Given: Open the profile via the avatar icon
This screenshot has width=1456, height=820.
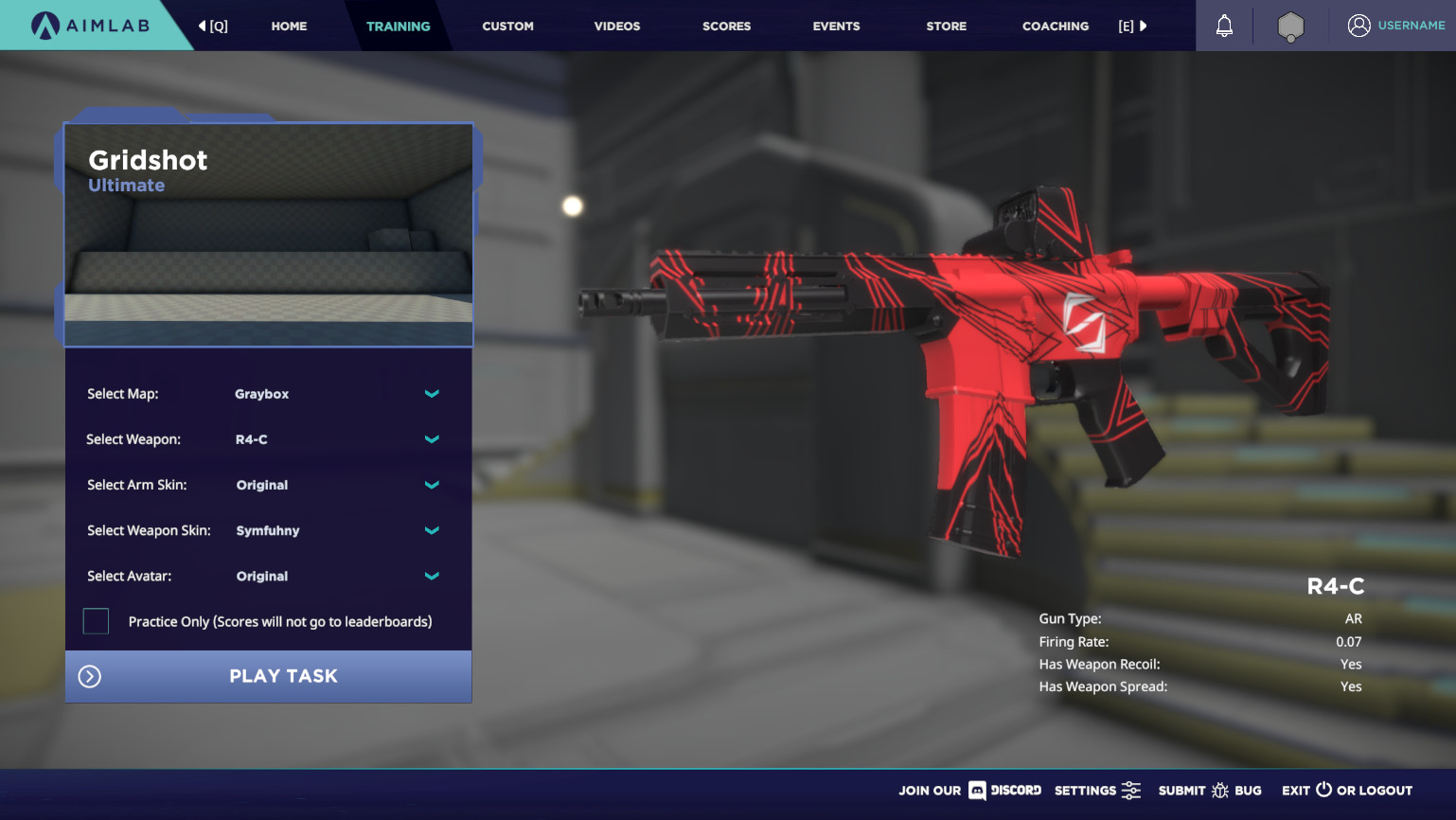Looking at the screenshot, I should pos(1360,26).
